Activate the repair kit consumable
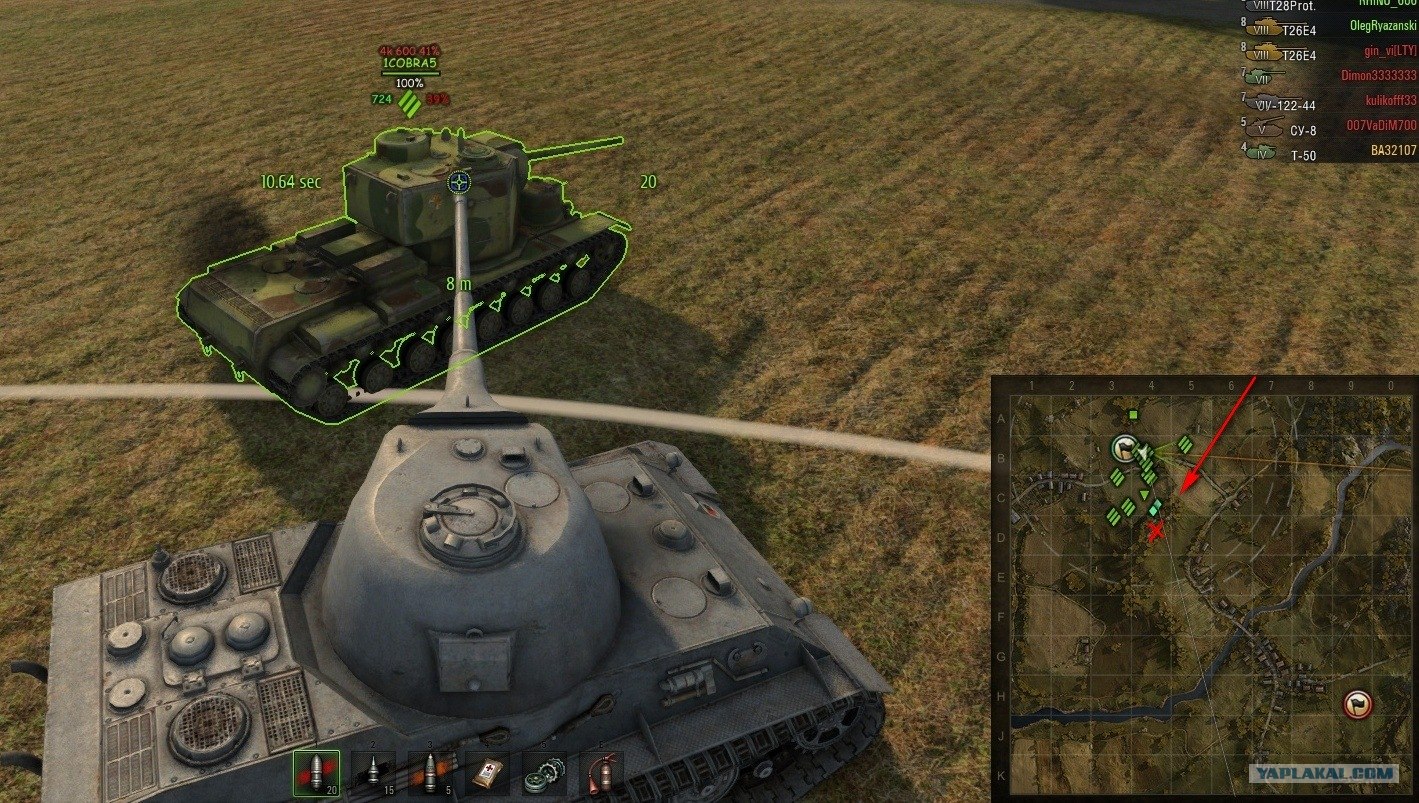 pyautogui.click(x=544, y=773)
